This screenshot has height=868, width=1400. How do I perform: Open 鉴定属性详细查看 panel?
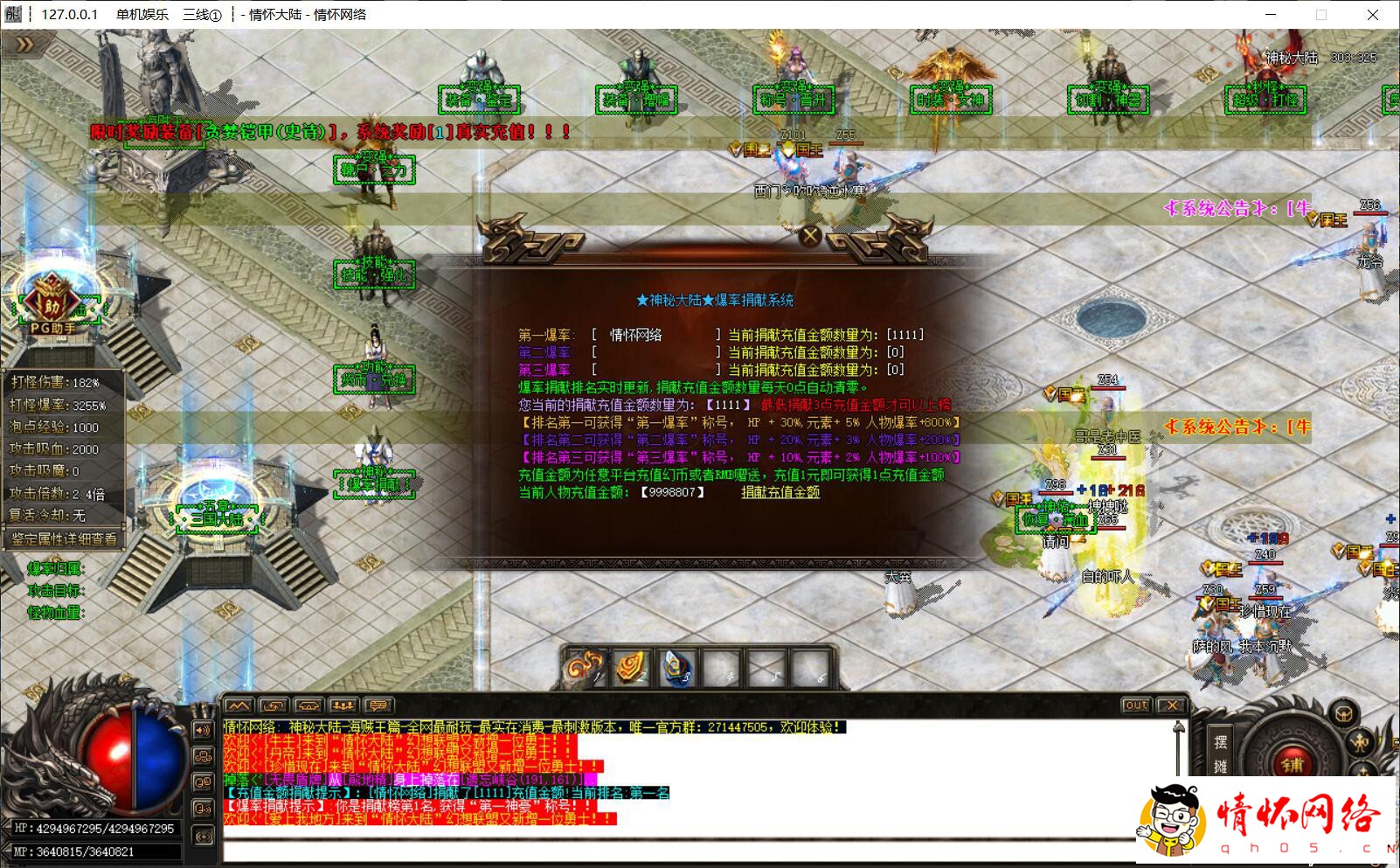(63, 538)
